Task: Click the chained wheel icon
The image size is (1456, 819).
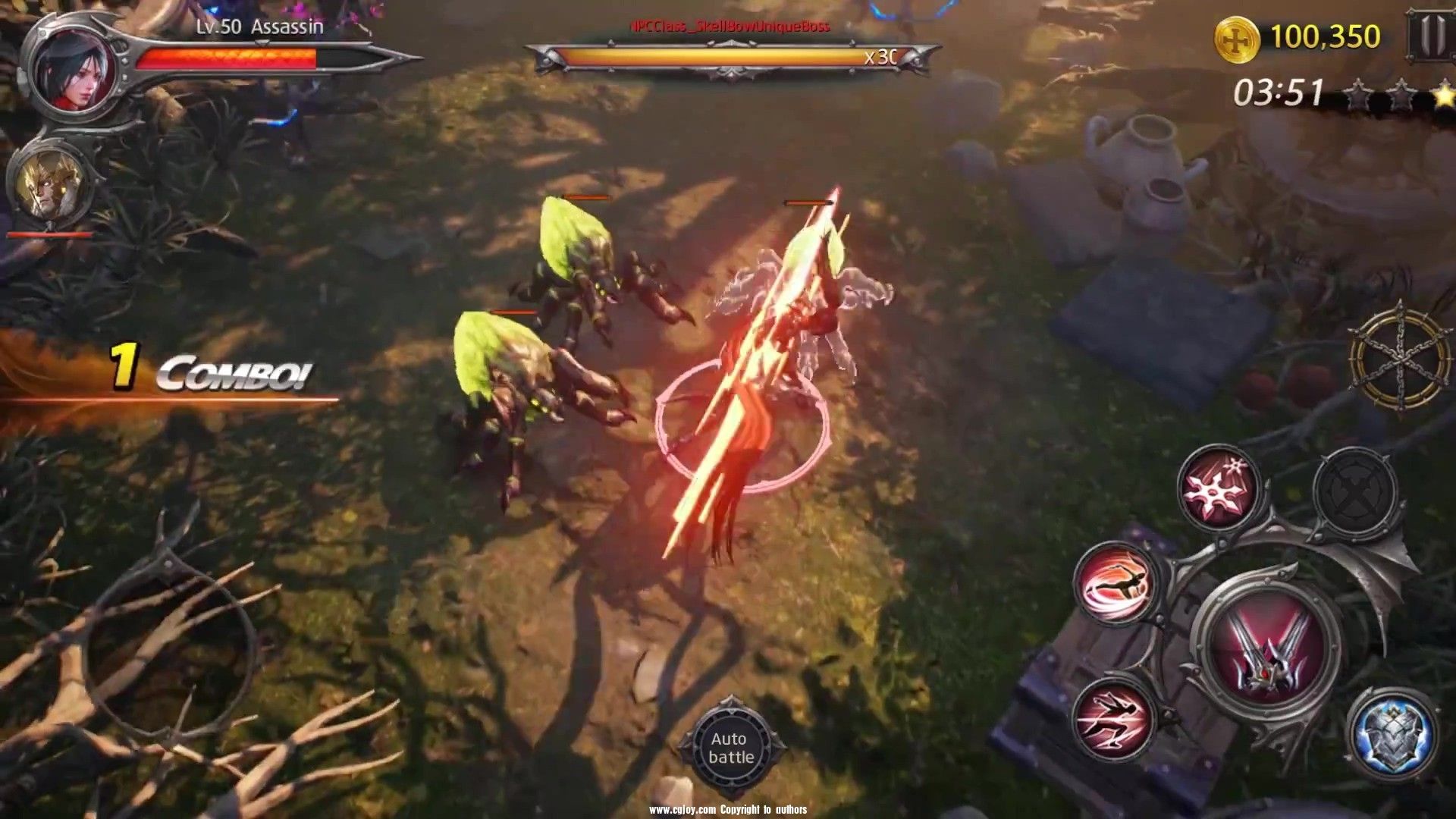Action: tap(1401, 356)
